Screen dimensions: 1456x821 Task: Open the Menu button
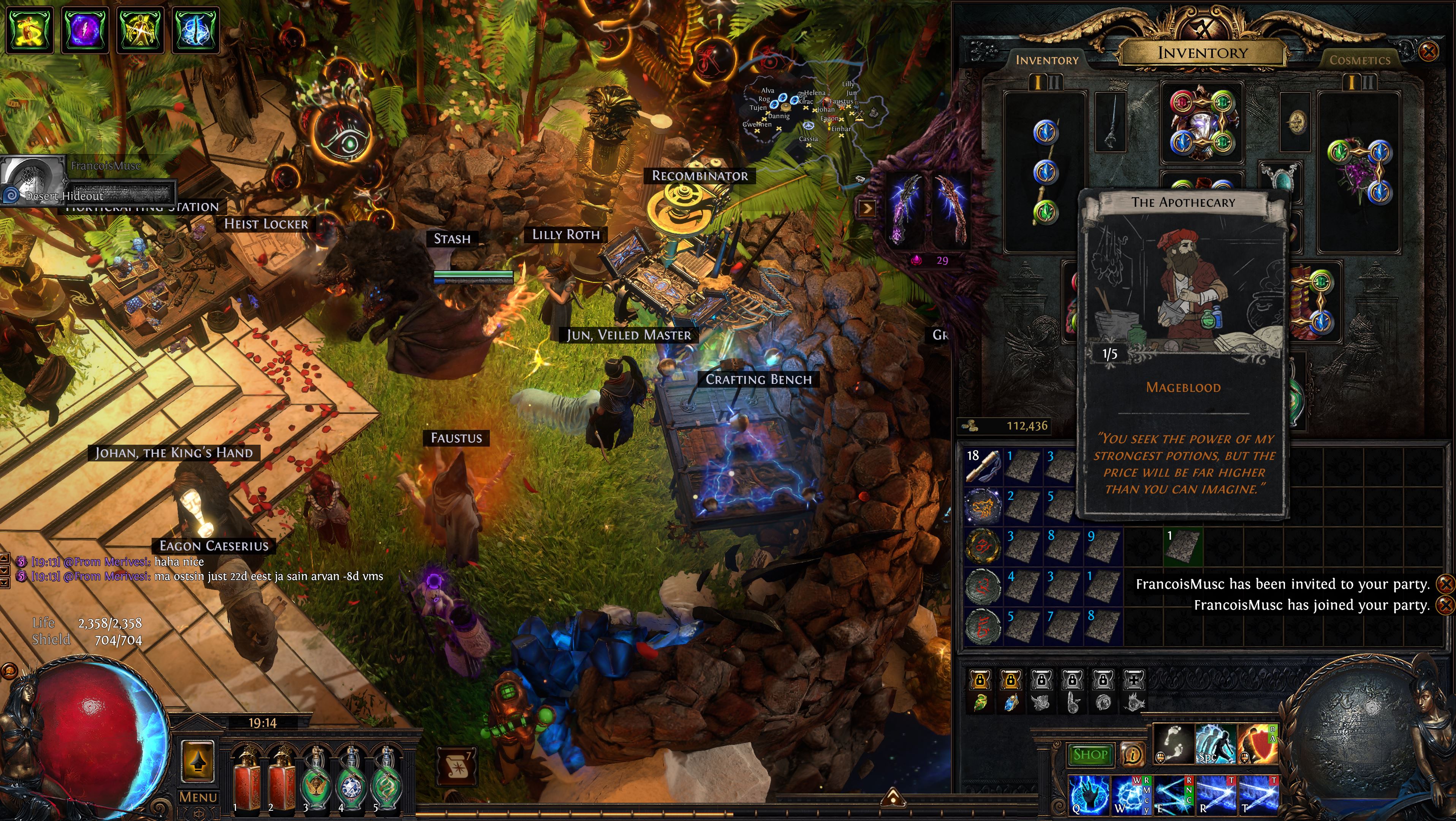[x=198, y=797]
